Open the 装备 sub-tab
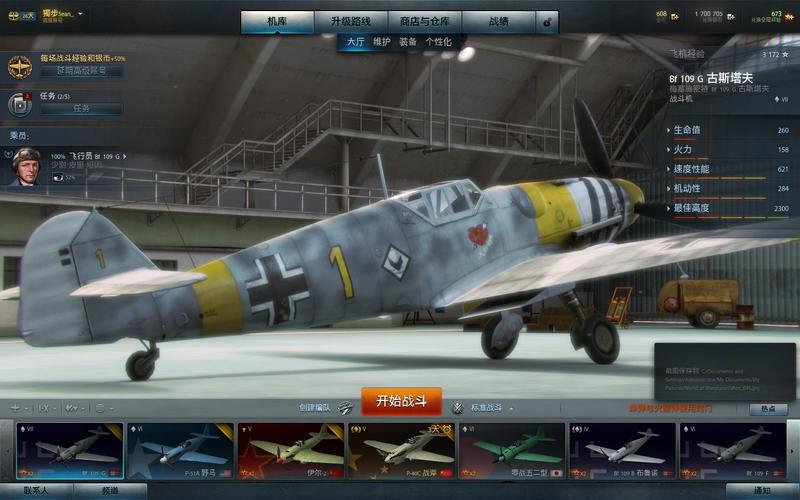This screenshot has height=500, width=800. click(x=408, y=42)
